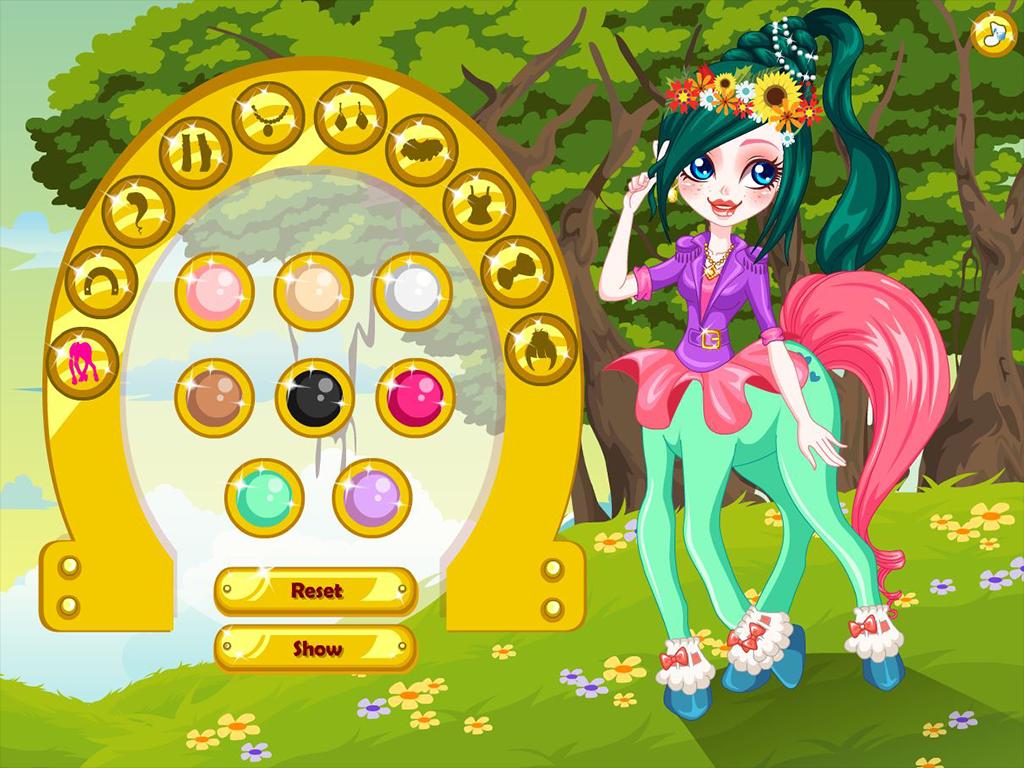Select the mint green color orb

(x=264, y=497)
